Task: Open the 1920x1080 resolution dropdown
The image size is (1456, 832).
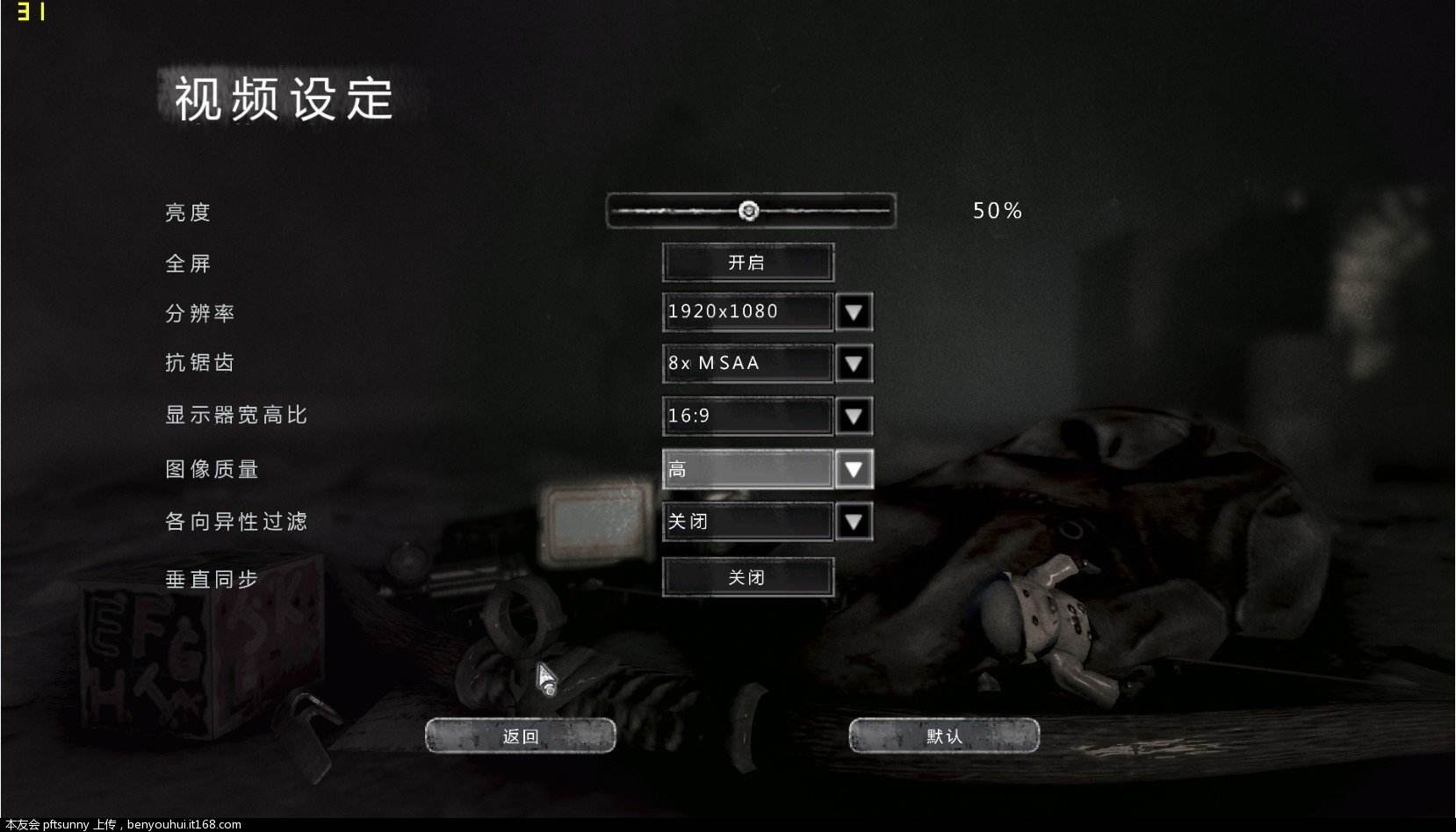Action: (854, 312)
